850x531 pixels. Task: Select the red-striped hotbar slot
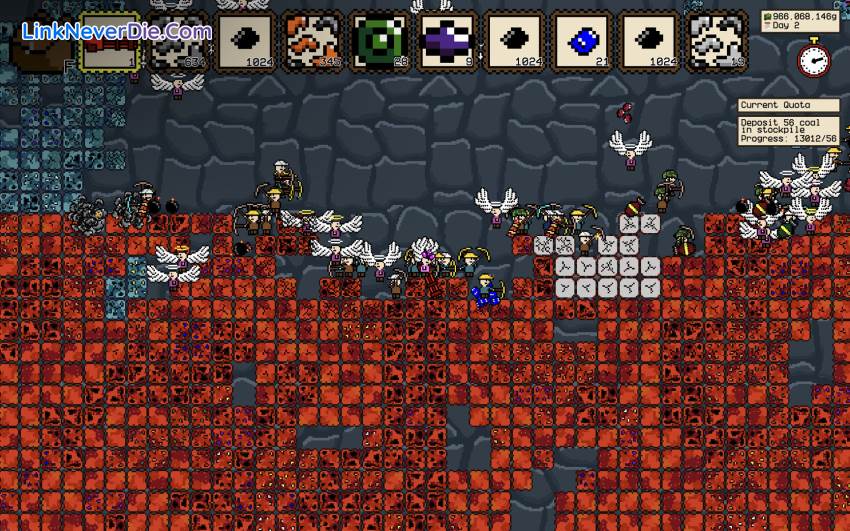coord(111,43)
